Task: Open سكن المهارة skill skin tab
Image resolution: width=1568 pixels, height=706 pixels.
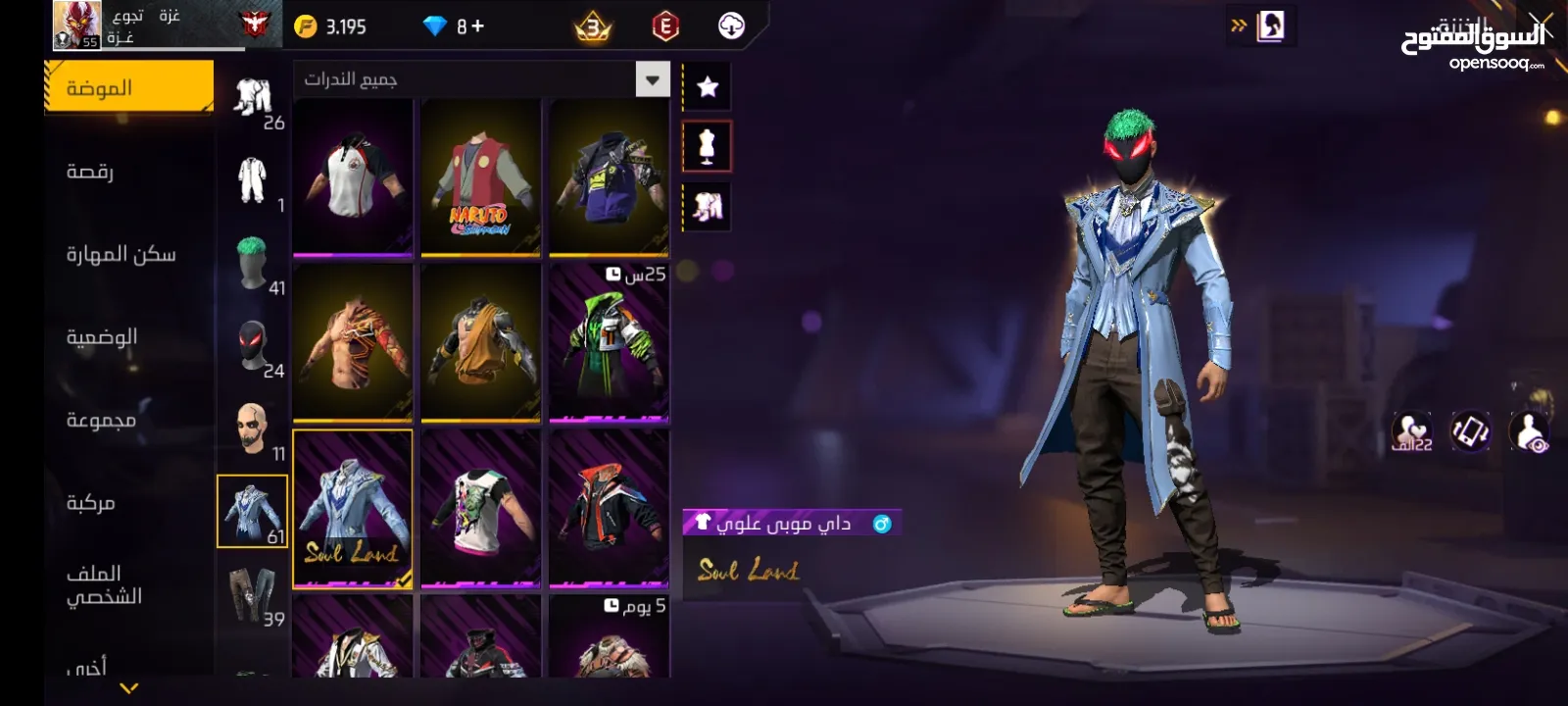Action: [x=121, y=254]
